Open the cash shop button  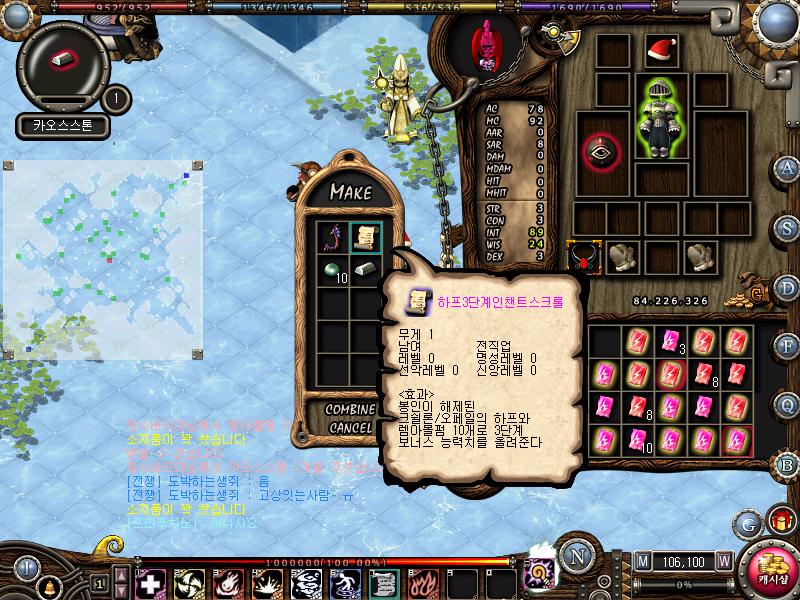tap(772, 568)
